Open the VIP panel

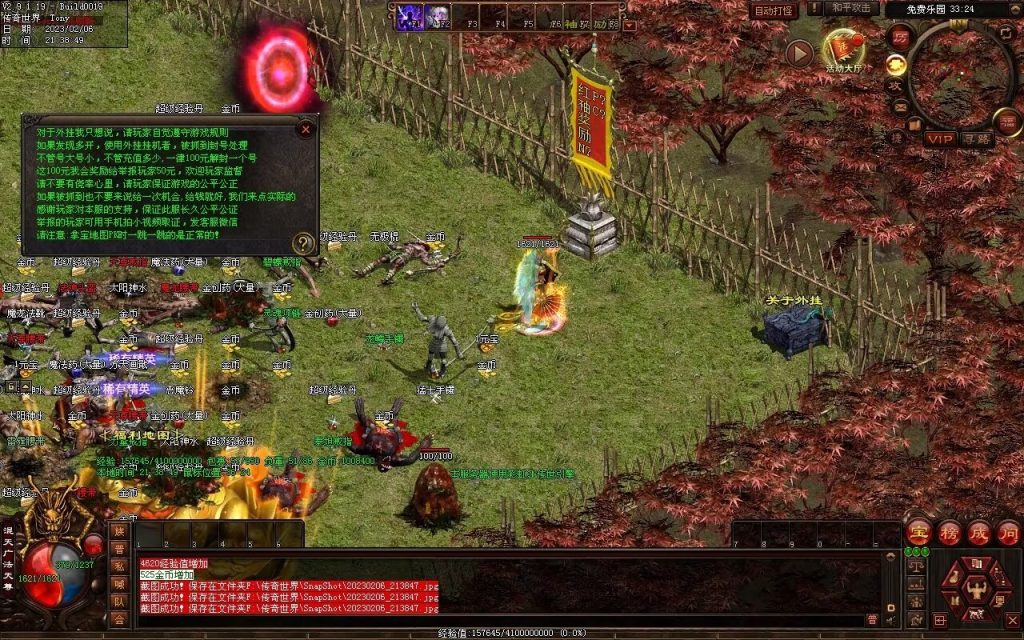[940, 139]
